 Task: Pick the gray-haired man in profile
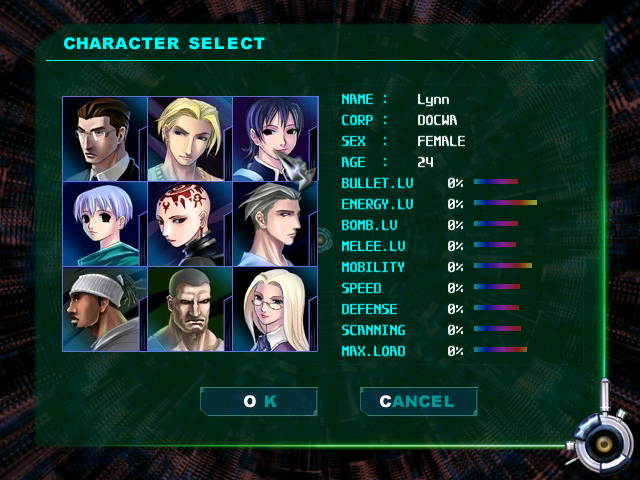(x=274, y=224)
